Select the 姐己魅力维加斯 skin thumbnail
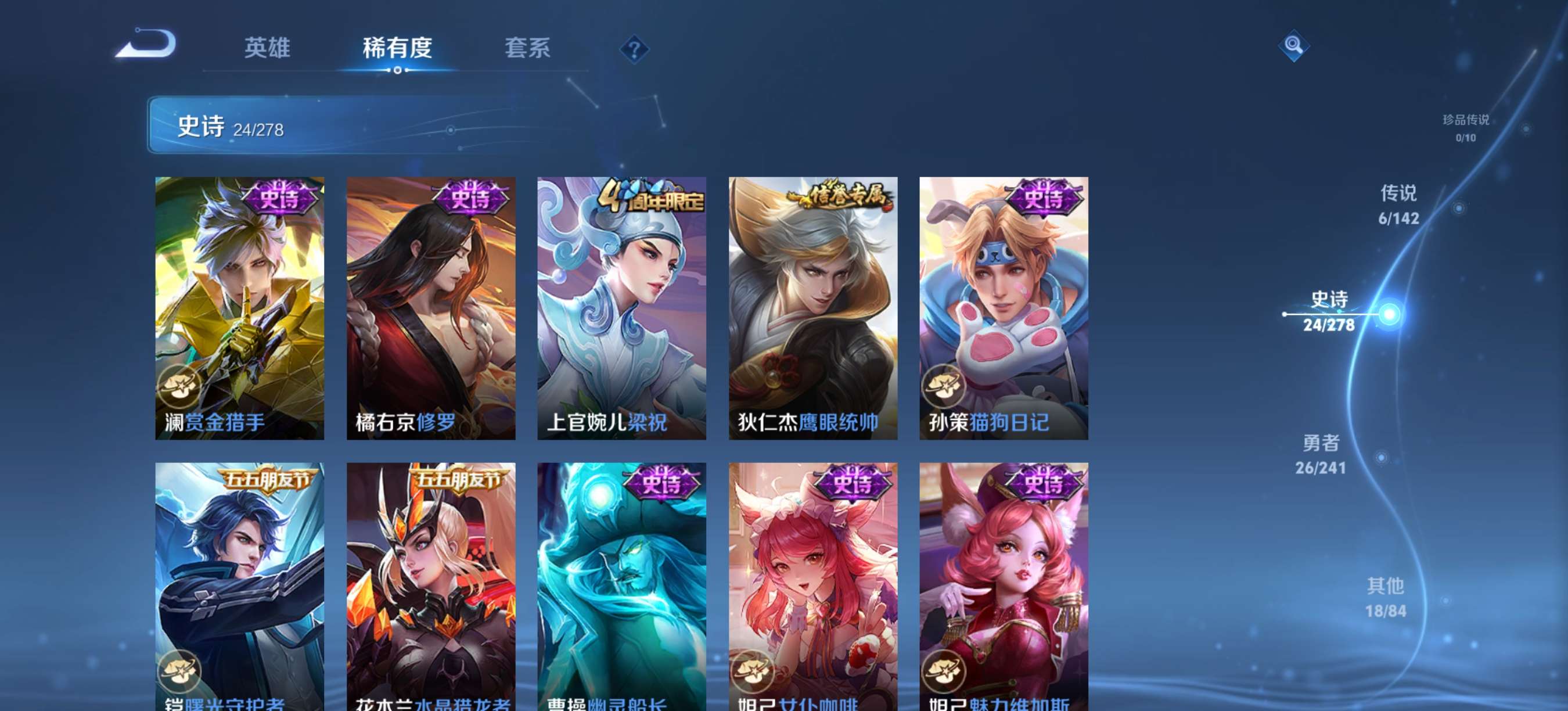 point(1004,584)
